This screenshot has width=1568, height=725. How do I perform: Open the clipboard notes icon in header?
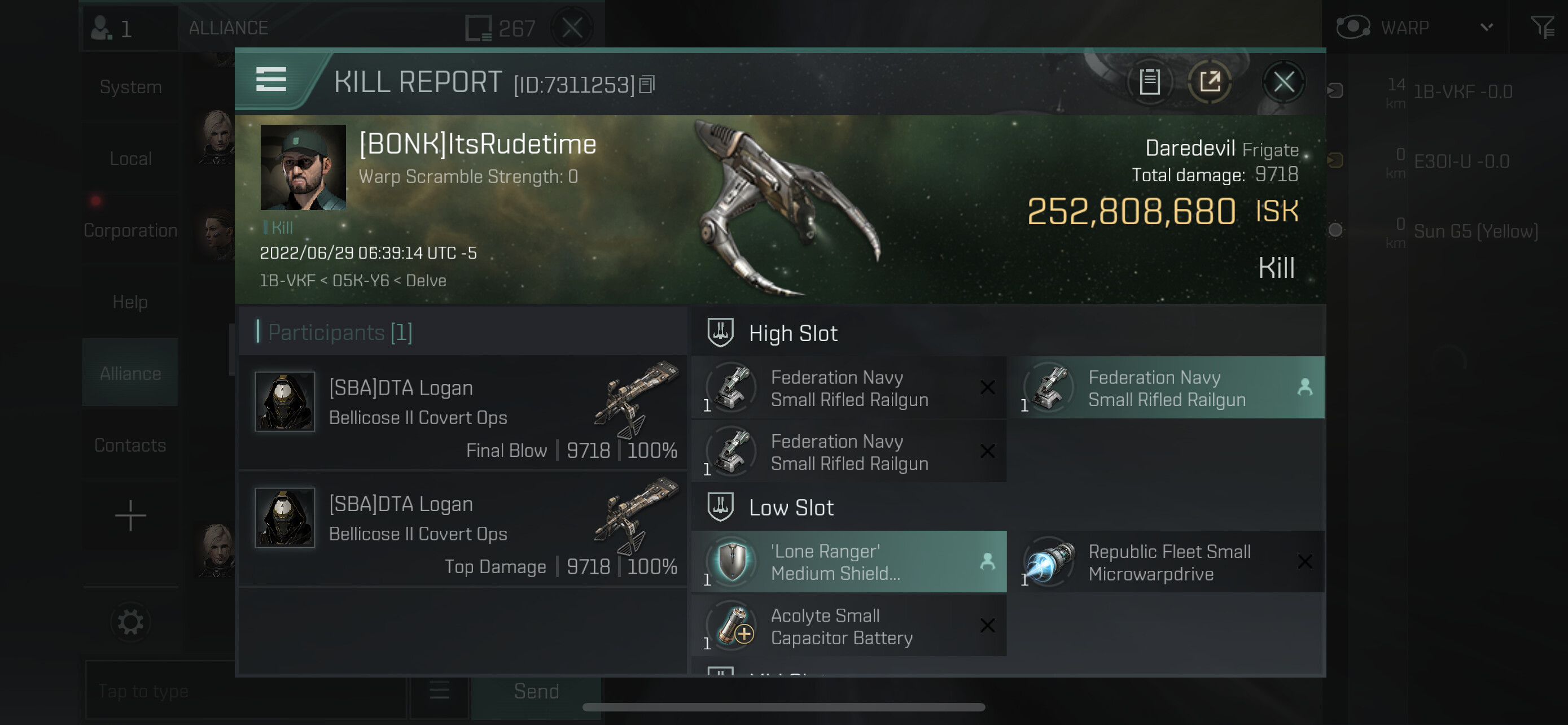coord(1149,81)
